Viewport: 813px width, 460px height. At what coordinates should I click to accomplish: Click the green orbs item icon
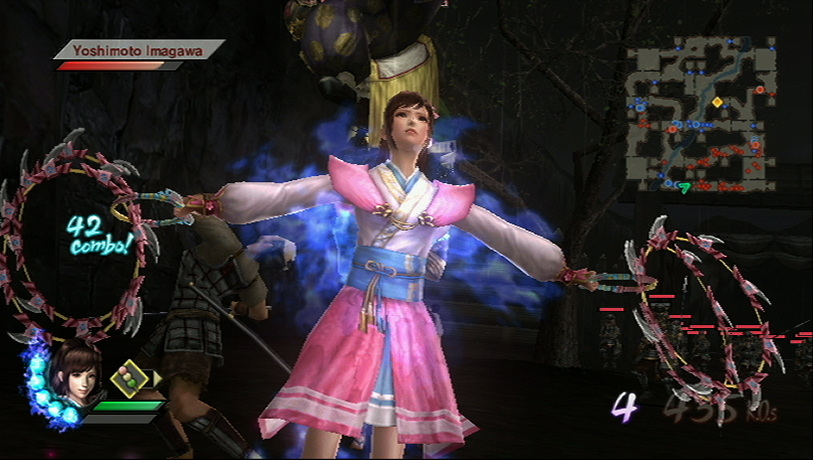(x=130, y=377)
